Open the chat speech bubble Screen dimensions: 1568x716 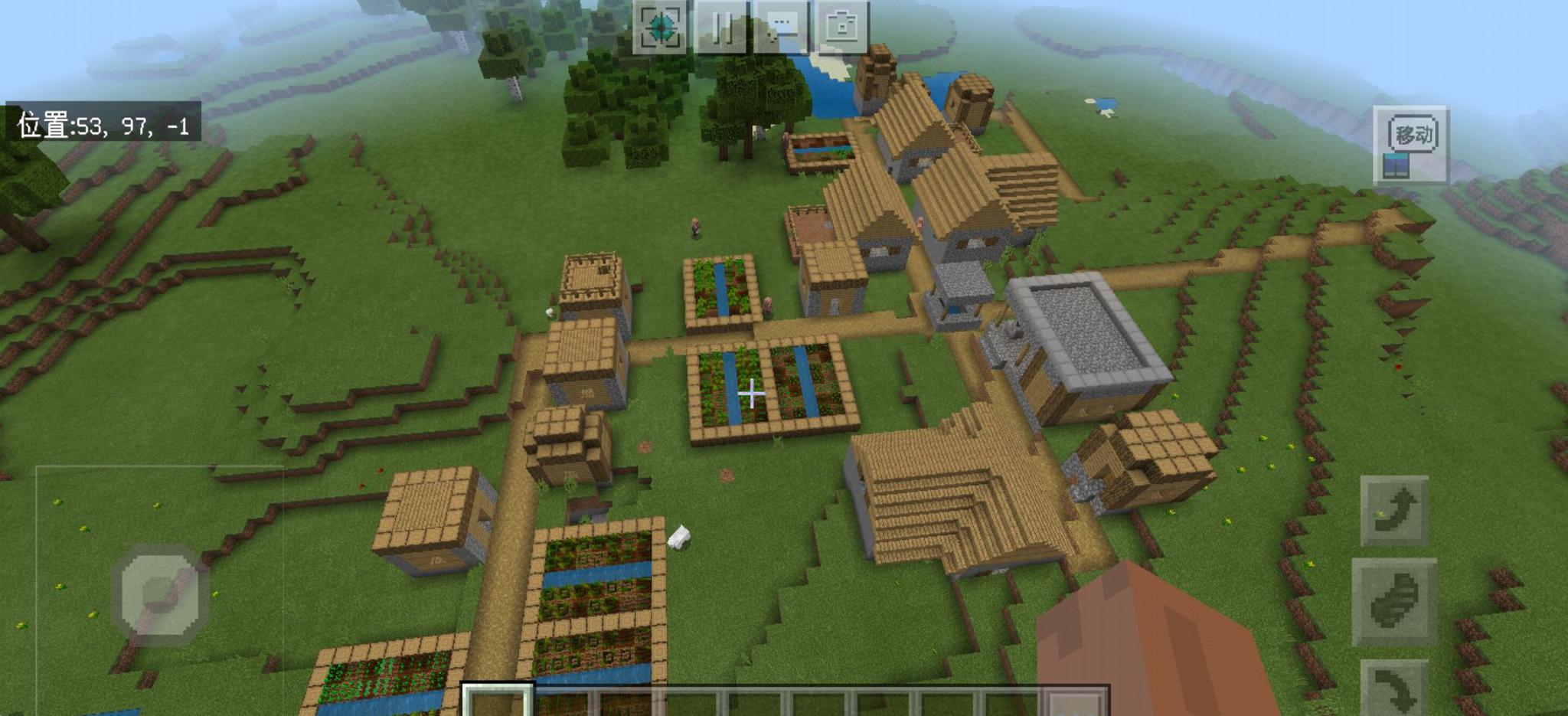click(781, 27)
